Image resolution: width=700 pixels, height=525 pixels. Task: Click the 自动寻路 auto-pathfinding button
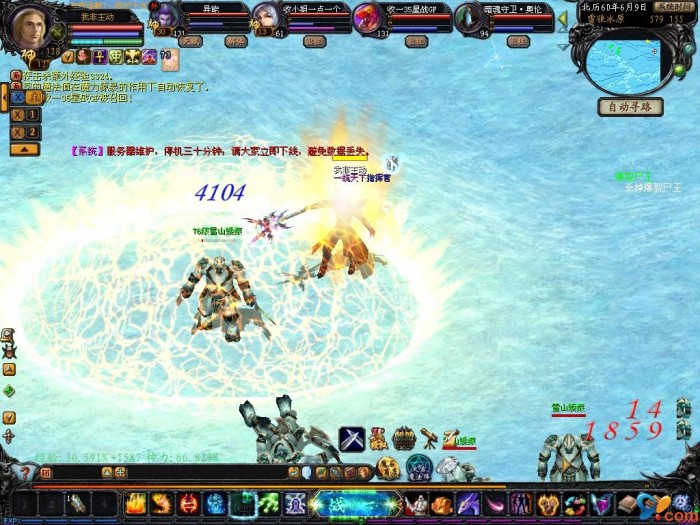click(630, 106)
